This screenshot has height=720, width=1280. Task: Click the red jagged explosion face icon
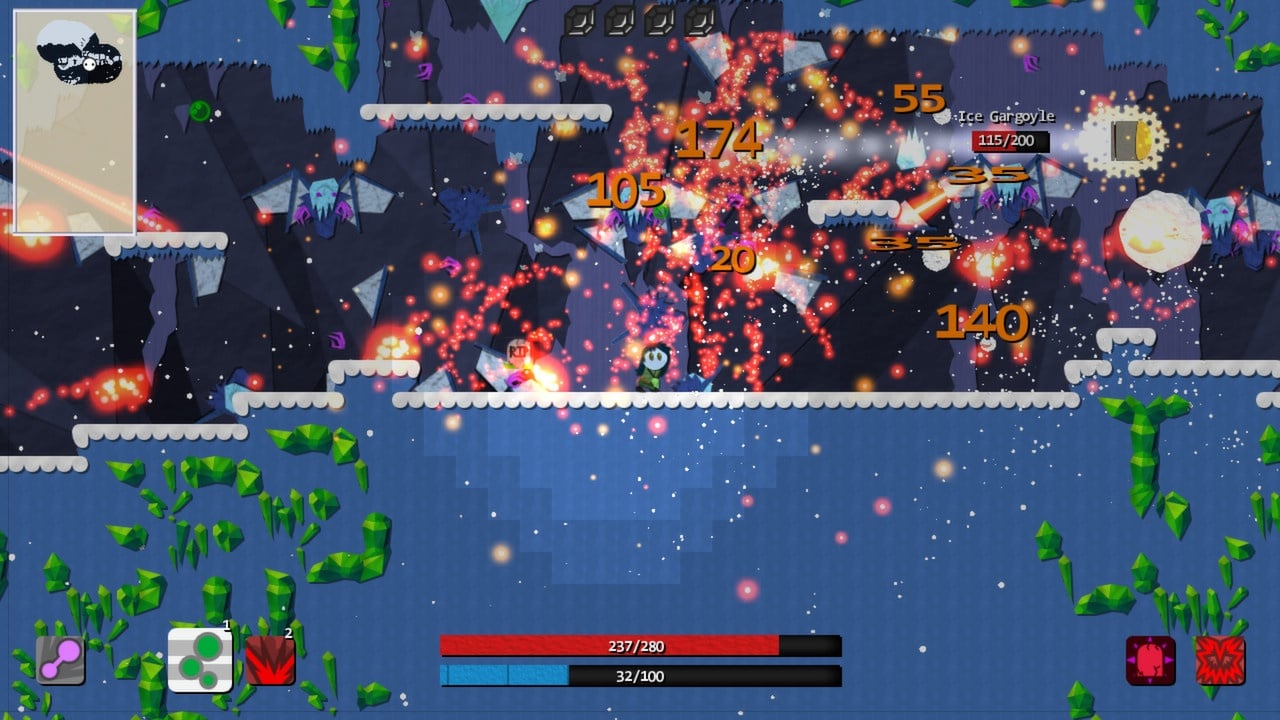[x=1220, y=661]
